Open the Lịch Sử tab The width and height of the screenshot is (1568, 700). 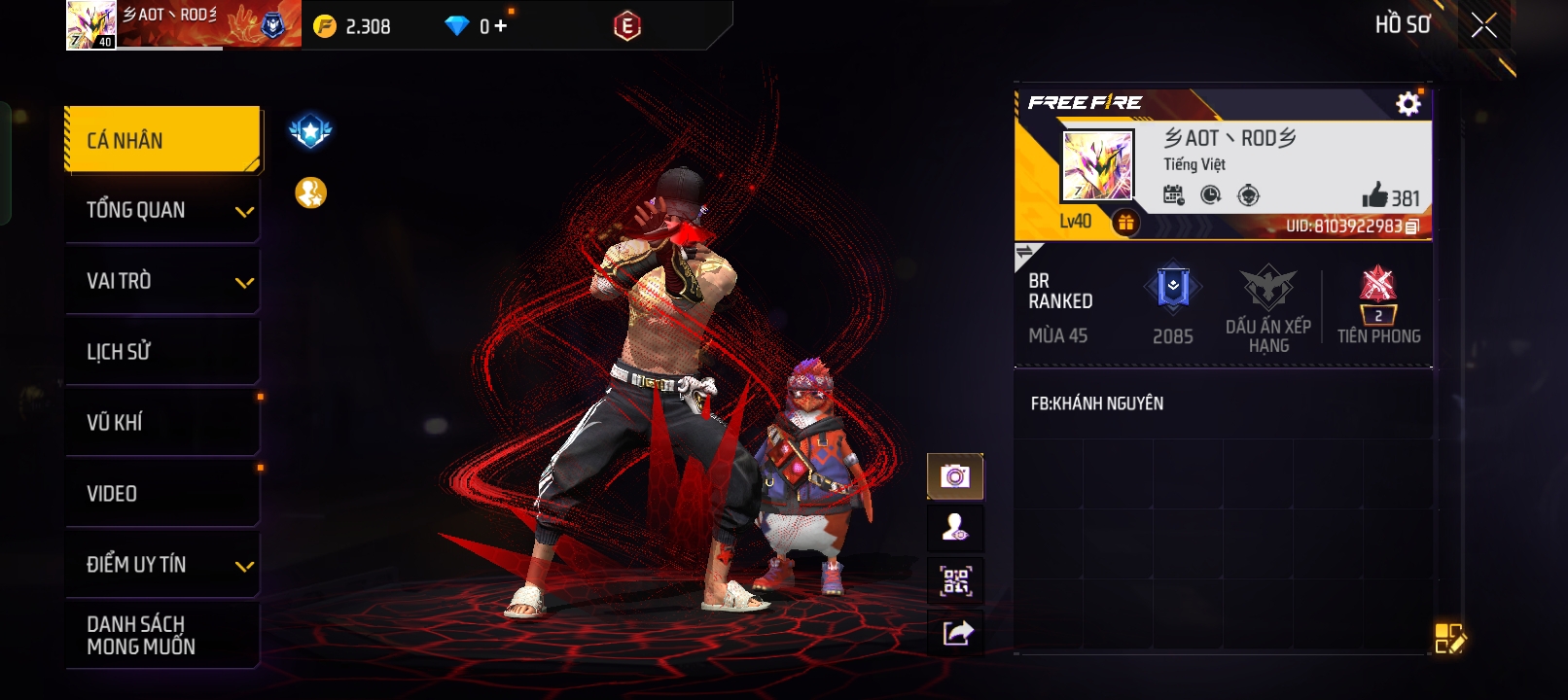(161, 352)
